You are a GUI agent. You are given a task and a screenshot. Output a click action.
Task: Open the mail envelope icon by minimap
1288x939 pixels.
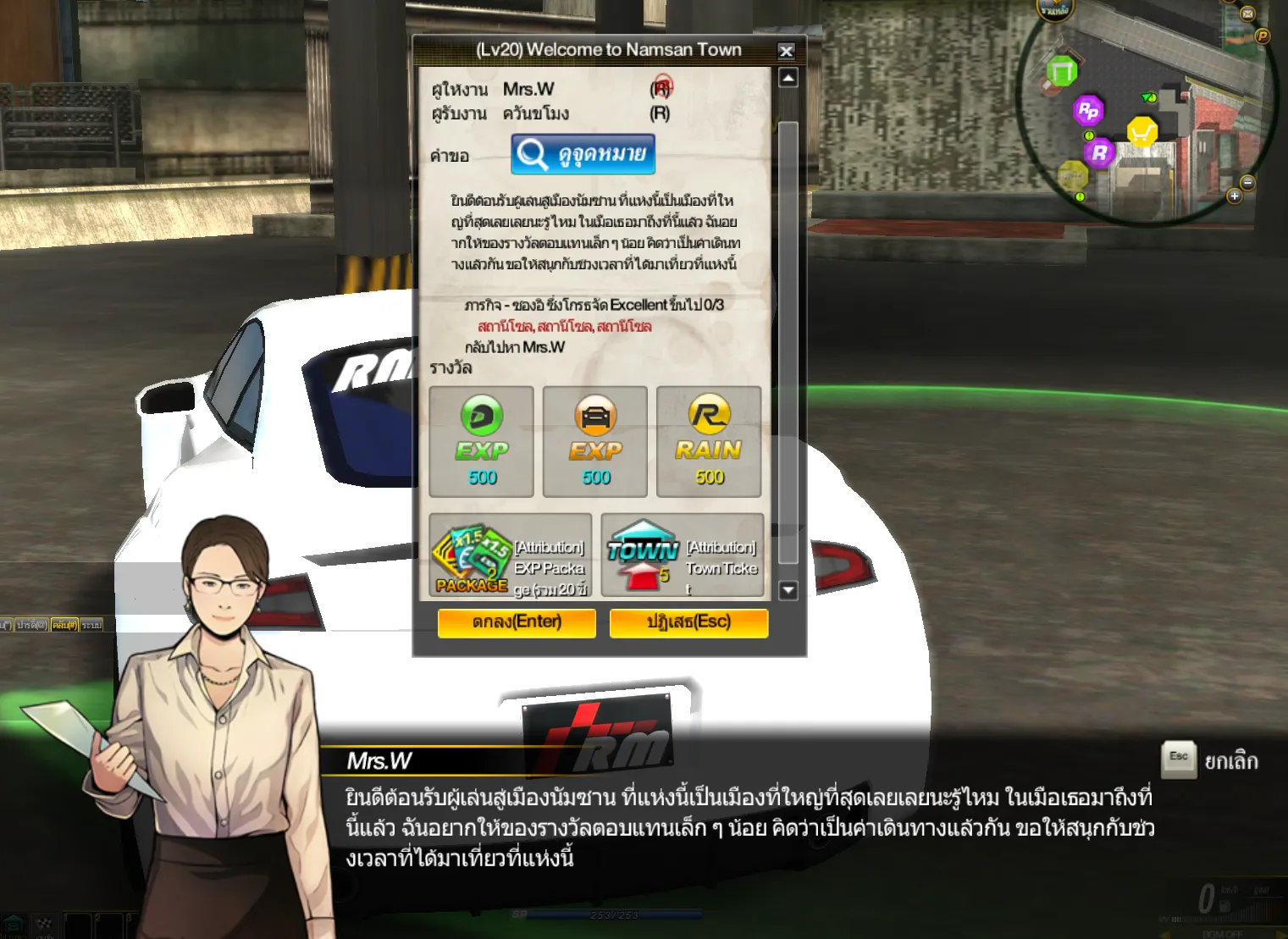(1247, 14)
